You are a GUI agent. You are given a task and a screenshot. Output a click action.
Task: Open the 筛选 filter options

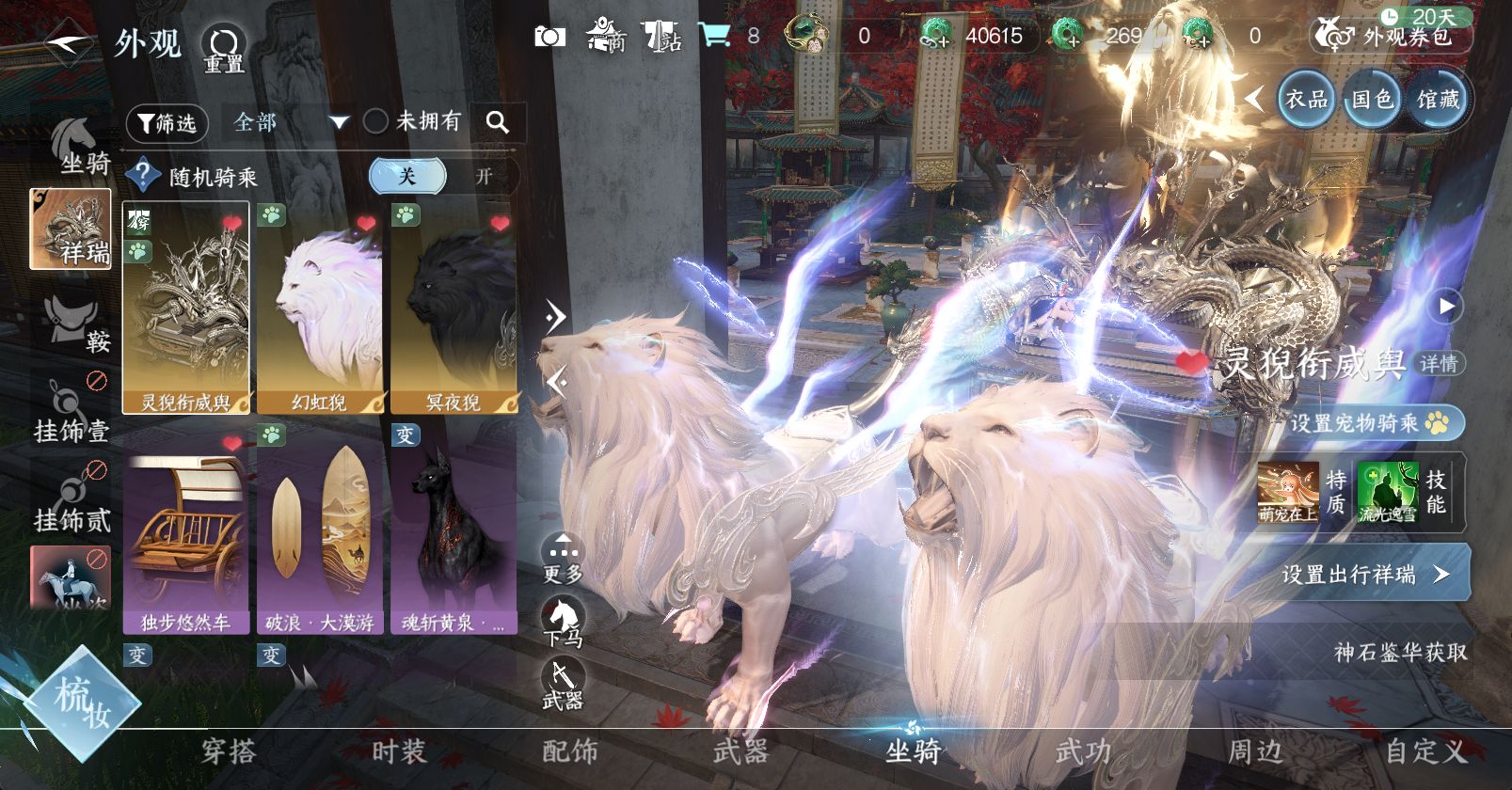click(167, 122)
